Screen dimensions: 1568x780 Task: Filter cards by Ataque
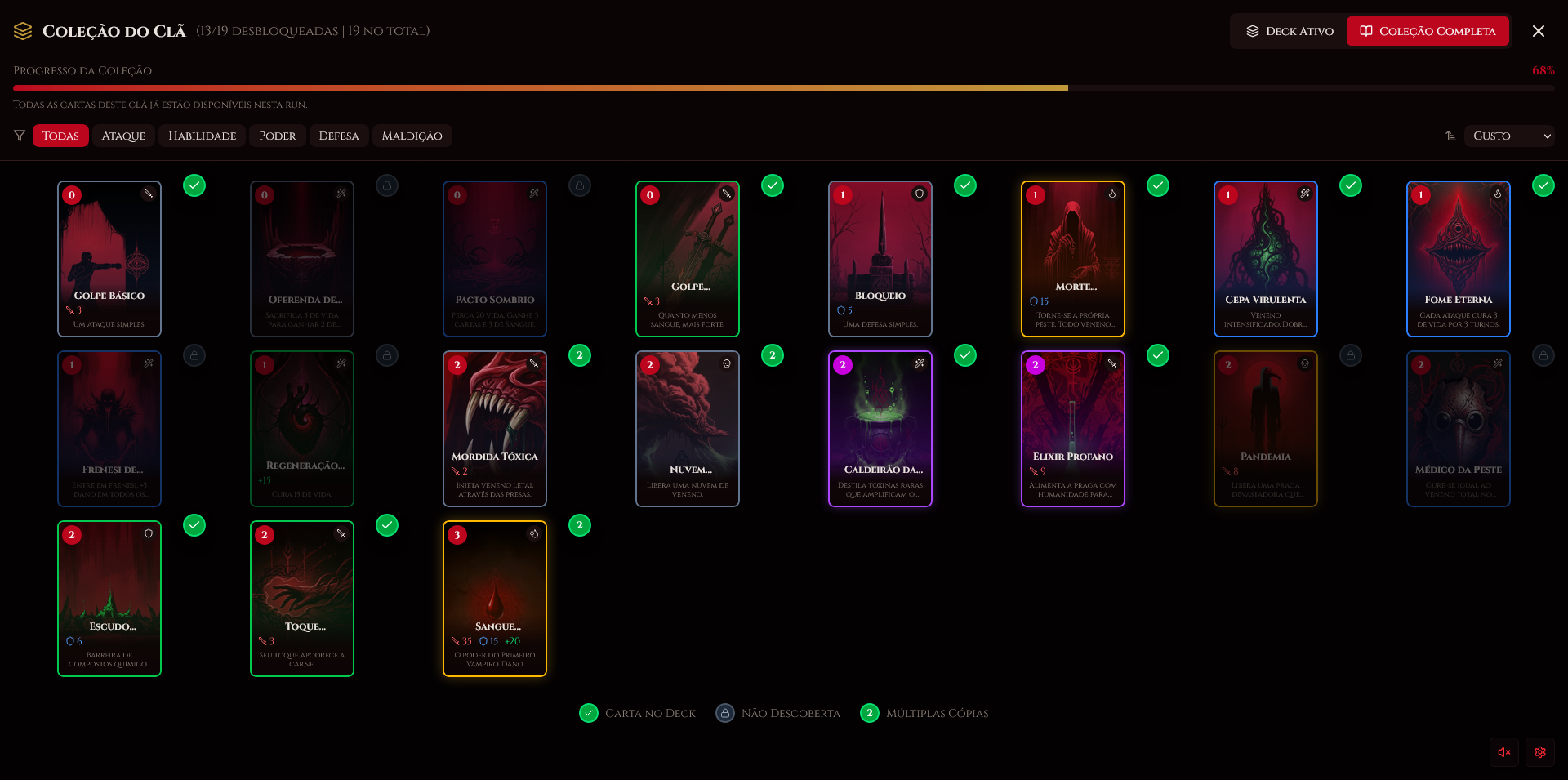pyautogui.click(x=123, y=136)
